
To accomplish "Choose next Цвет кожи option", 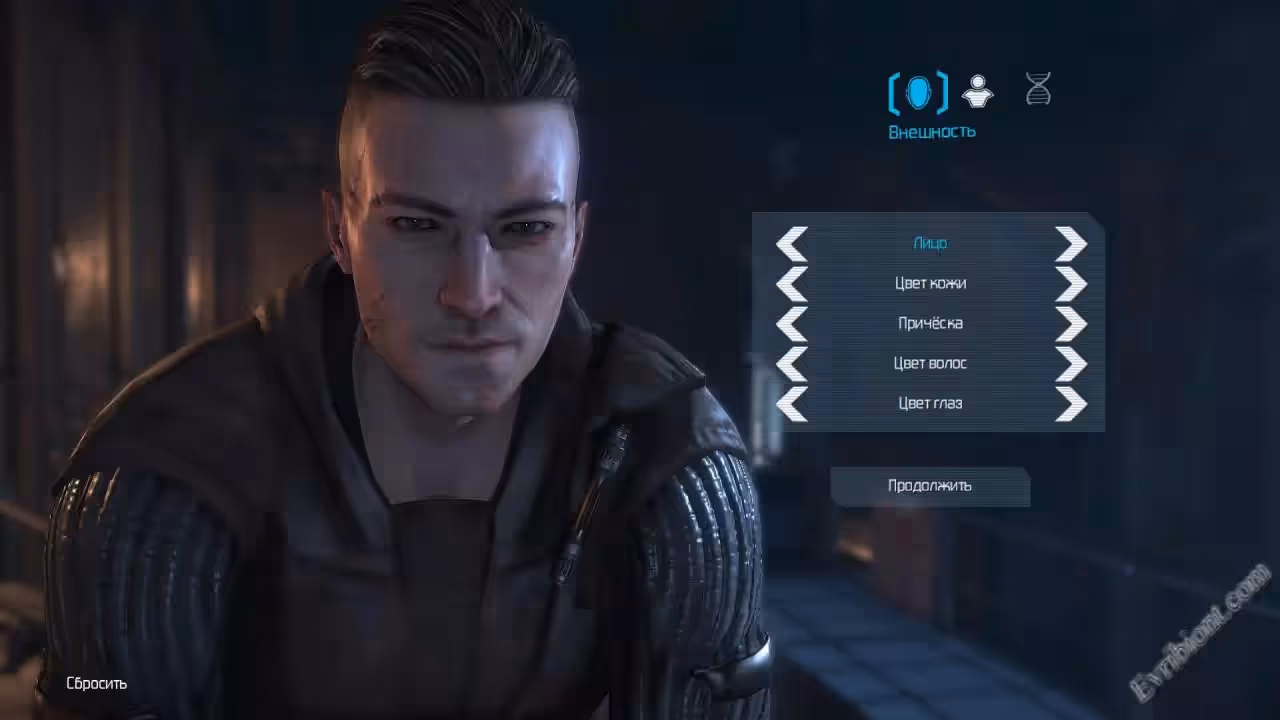I will click(1070, 283).
